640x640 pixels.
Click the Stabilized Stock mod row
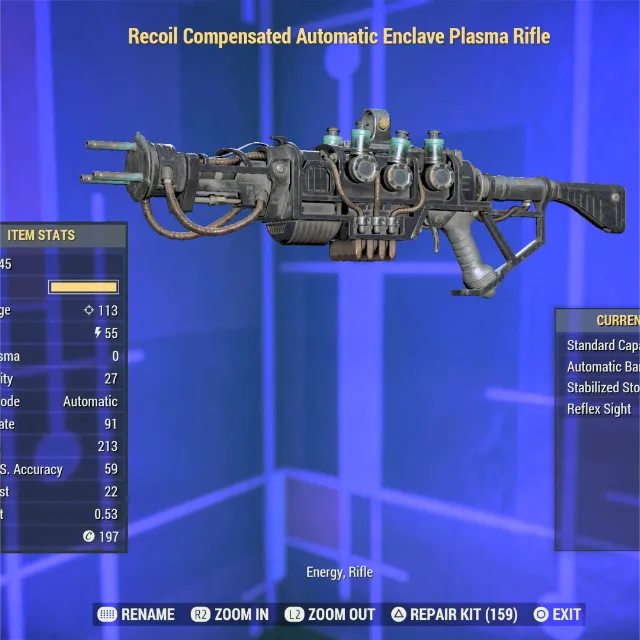tap(602, 388)
